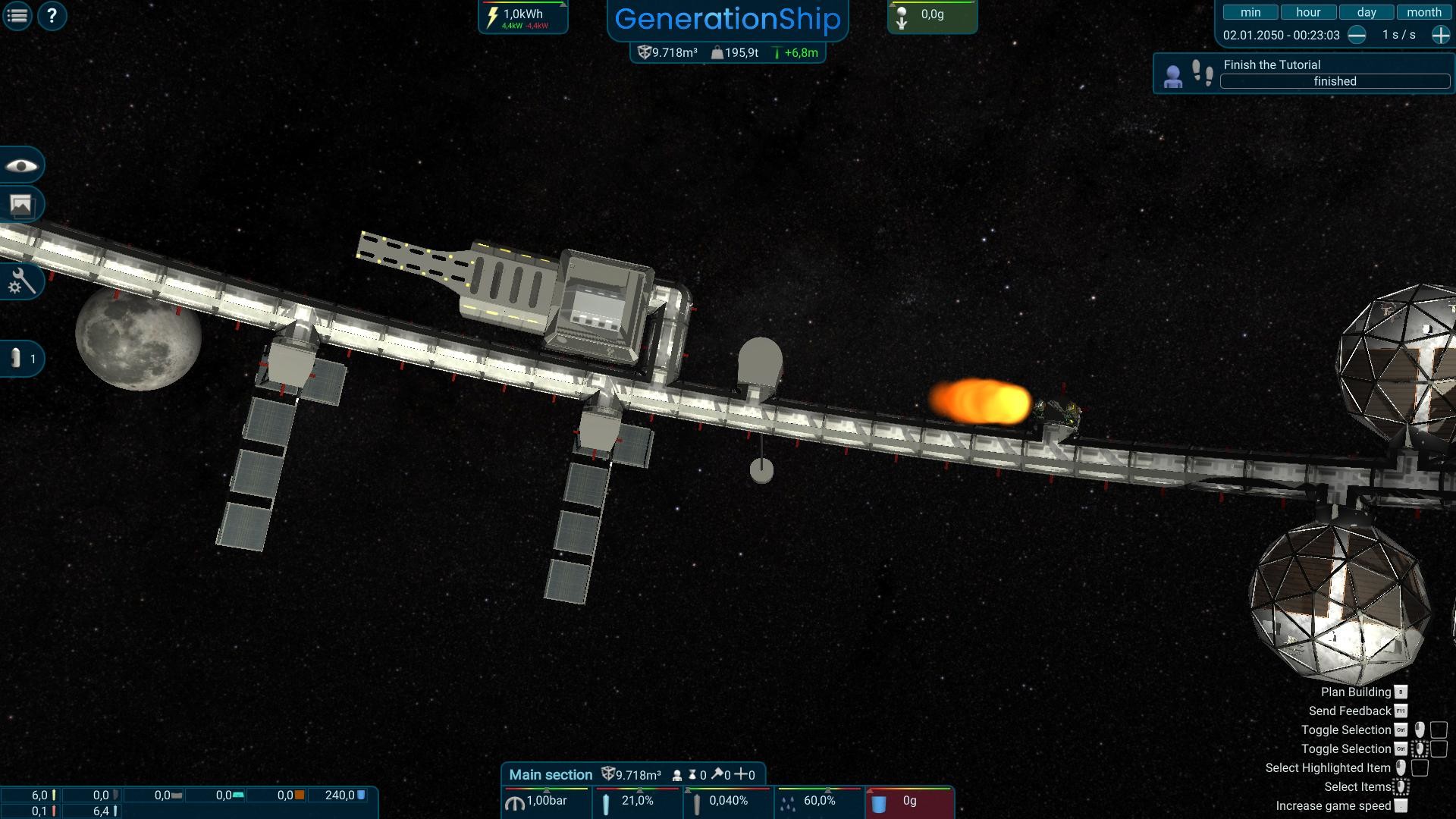This screenshot has height=819, width=1456.
Task: Enable the Select Highlighted Item checkbox
Action: pyautogui.click(x=1420, y=767)
